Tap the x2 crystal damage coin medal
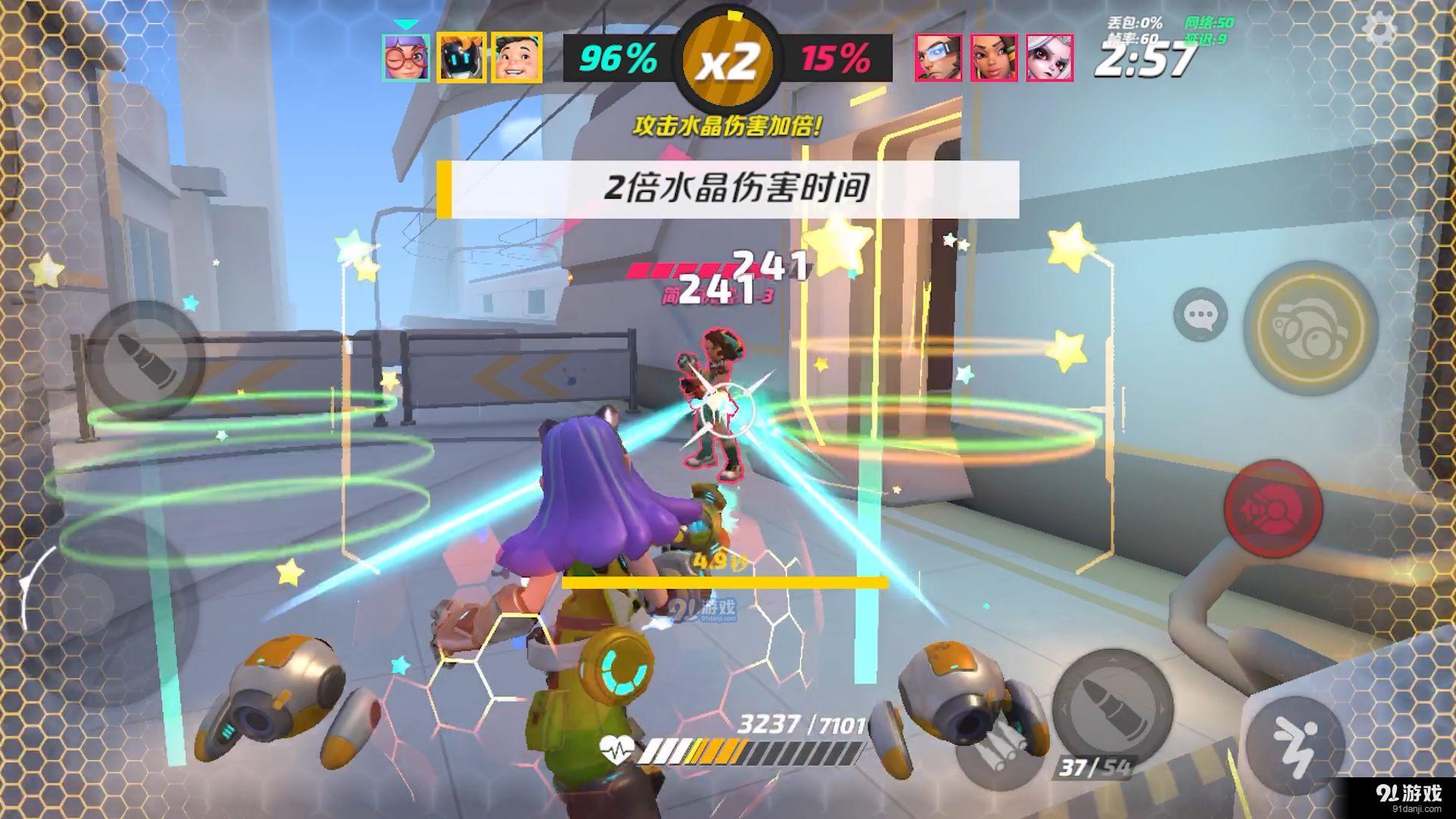Image resolution: width=1456 pixels, height=819 pixels. 728,59
